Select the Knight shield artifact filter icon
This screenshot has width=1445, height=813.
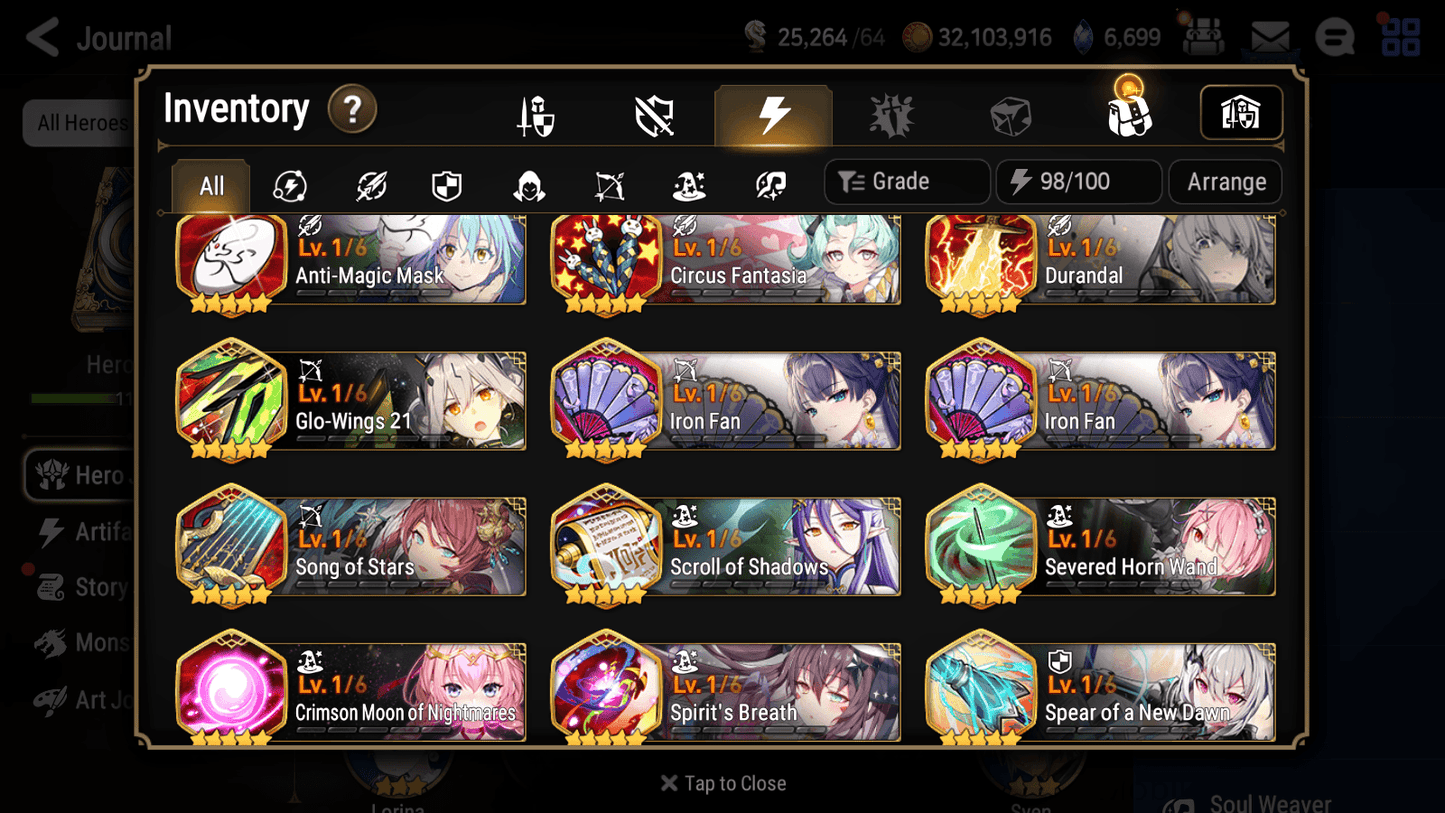point(447,182)
